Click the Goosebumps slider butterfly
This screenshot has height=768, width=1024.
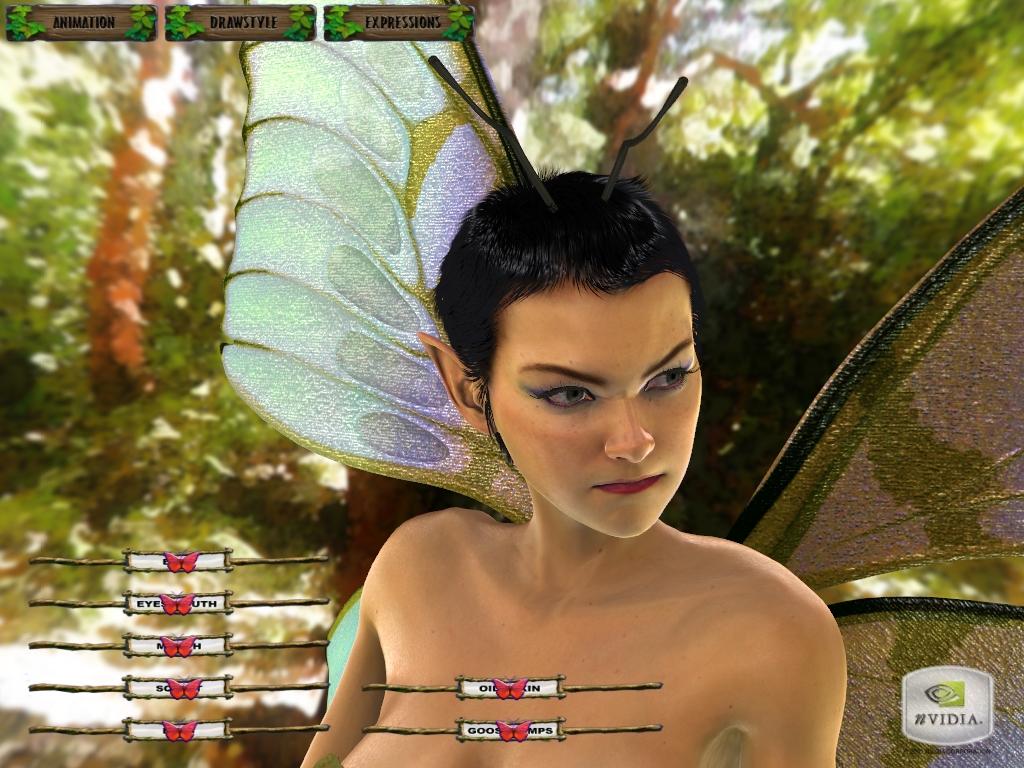pyautogui.click(x=512, y=730)
